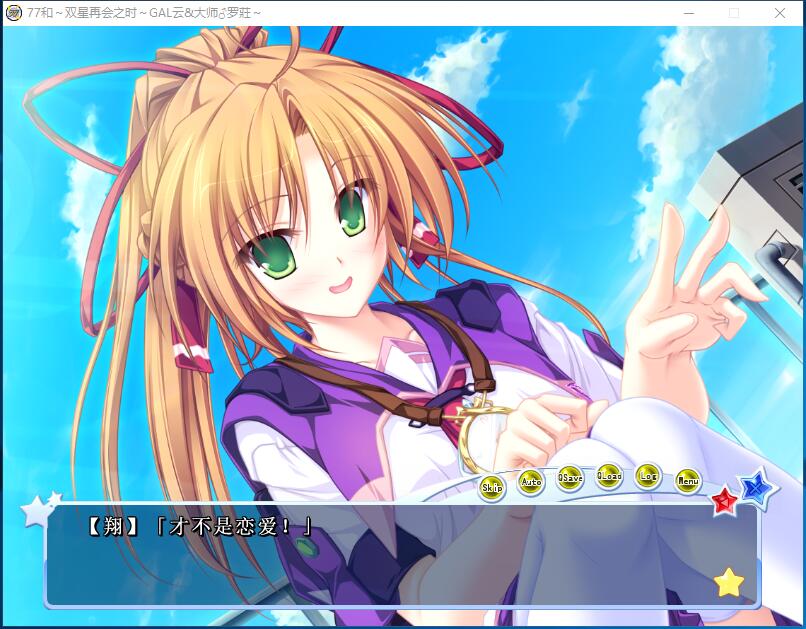Activate the Skip button
The height and width of the screenshot is (629, 806).
[492, 488]
